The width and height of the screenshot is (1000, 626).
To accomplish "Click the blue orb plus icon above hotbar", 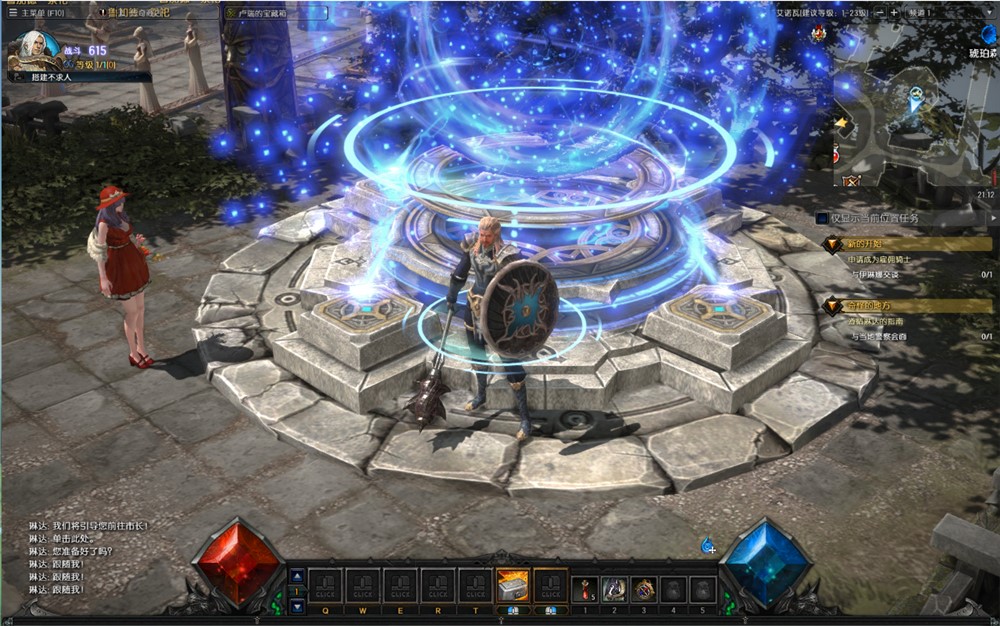I will coord(708,545).
